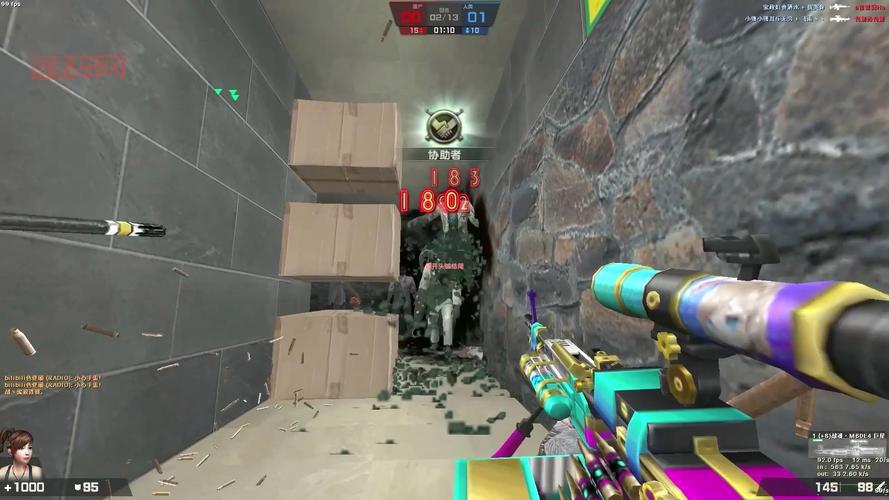Click the bullet ammo type icon
The image size is (889, 500).
point(880,487)
